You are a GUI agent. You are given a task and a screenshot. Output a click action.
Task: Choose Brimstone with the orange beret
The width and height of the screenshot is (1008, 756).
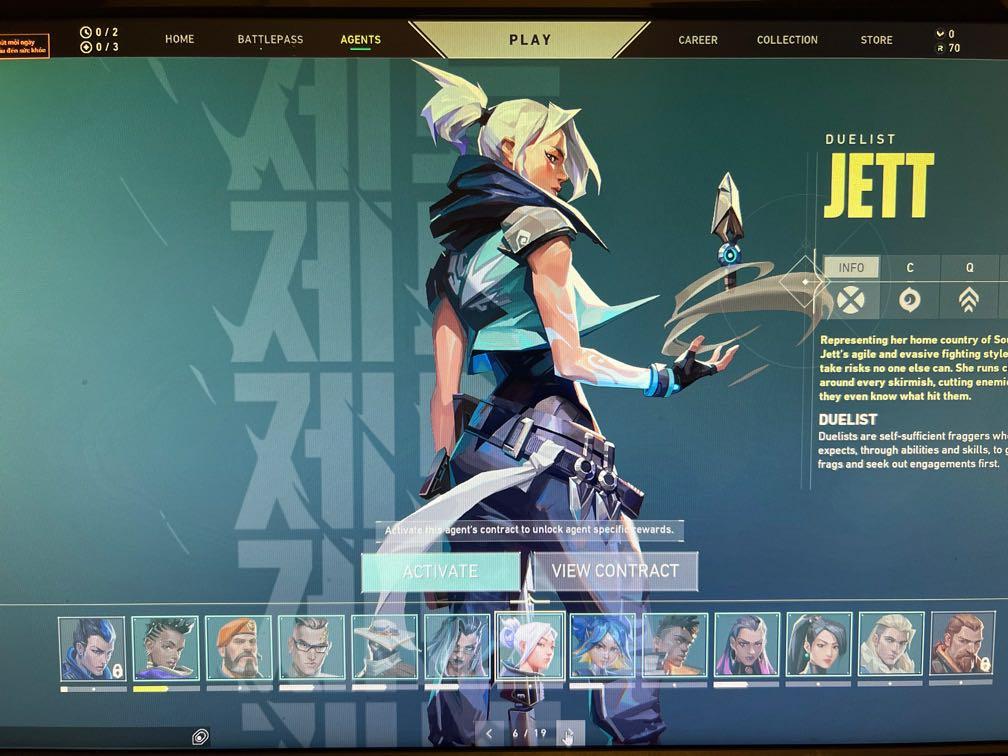(238, 647)
